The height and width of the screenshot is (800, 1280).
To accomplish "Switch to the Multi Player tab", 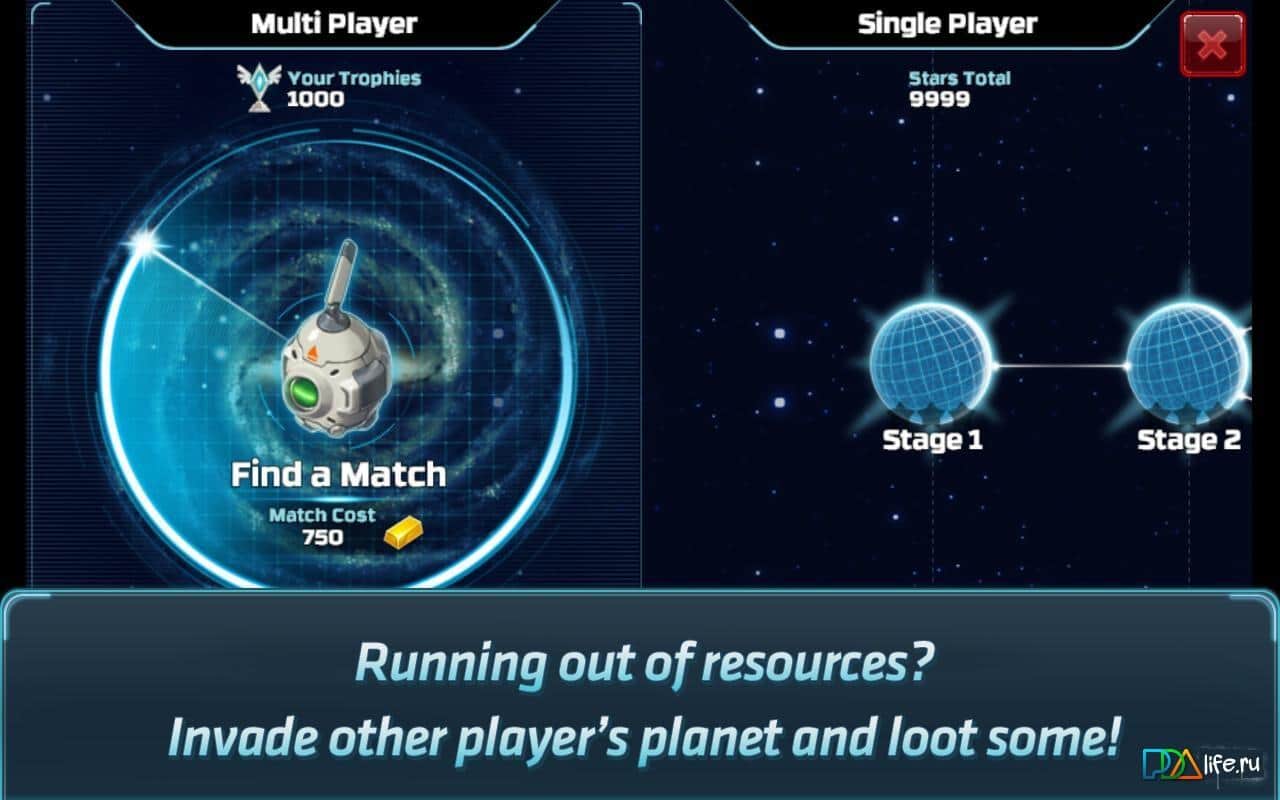I will click(335, 22).
